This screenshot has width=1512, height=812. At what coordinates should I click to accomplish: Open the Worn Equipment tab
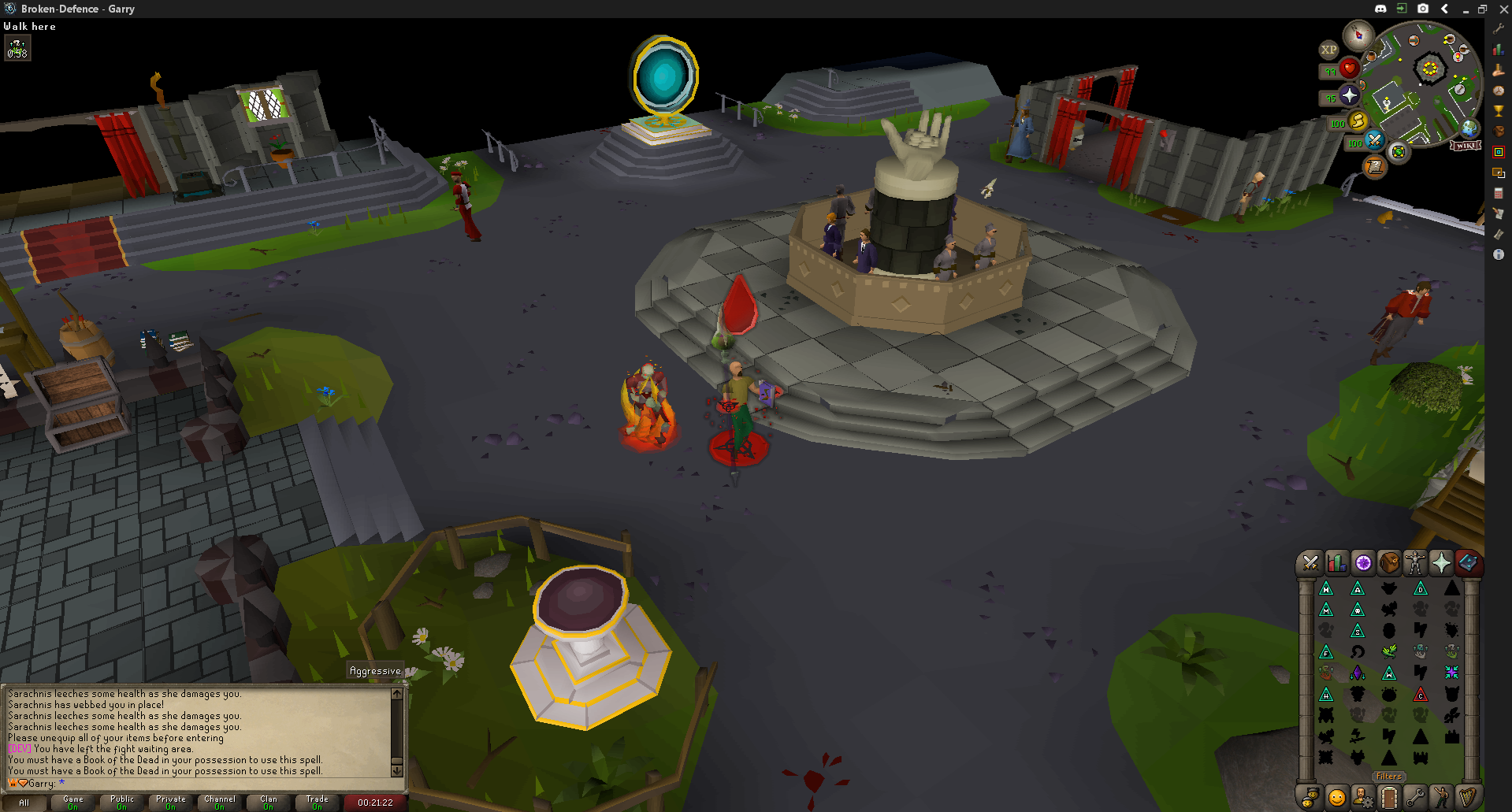[1416, 562]
